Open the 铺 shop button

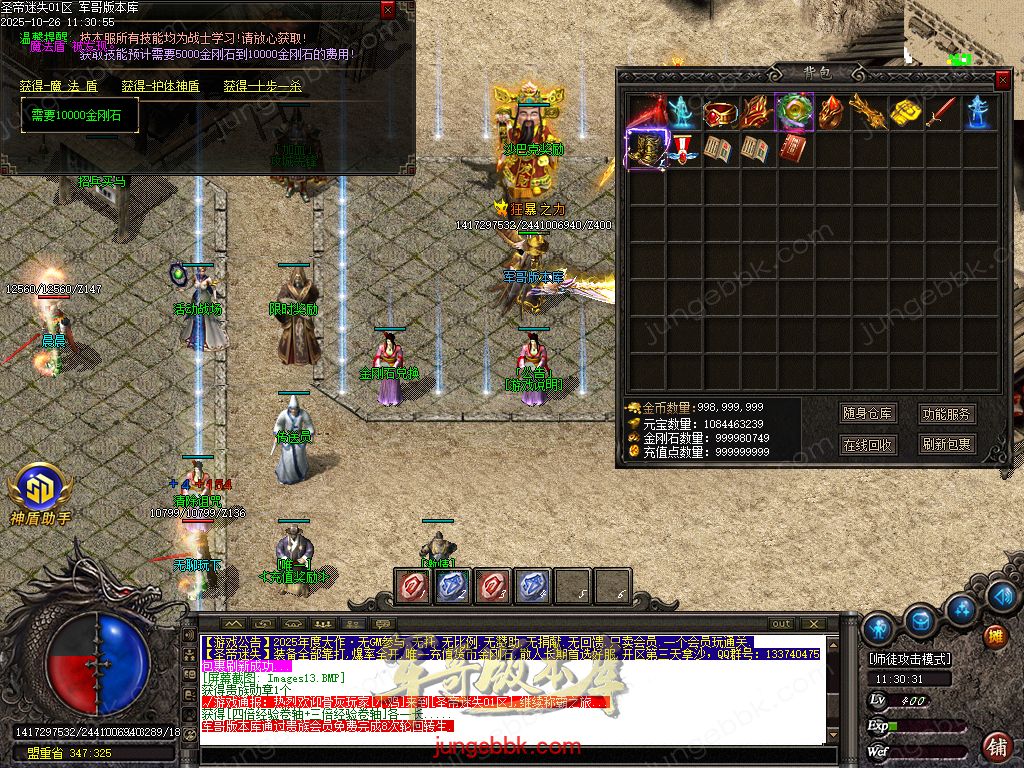click(997, 746)
